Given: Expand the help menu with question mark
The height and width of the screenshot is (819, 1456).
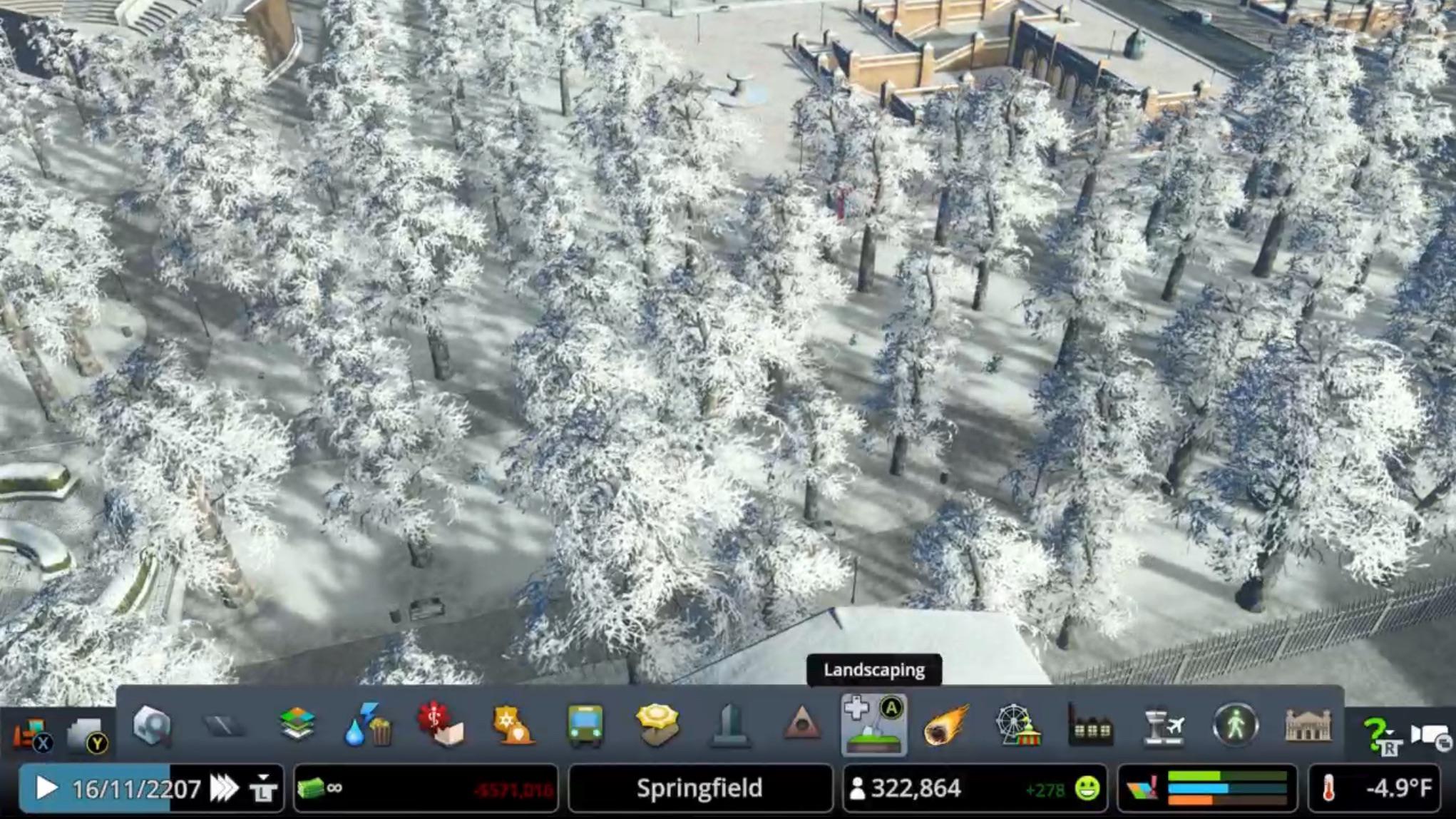Looking at the screenshot, I should 1378,728.
